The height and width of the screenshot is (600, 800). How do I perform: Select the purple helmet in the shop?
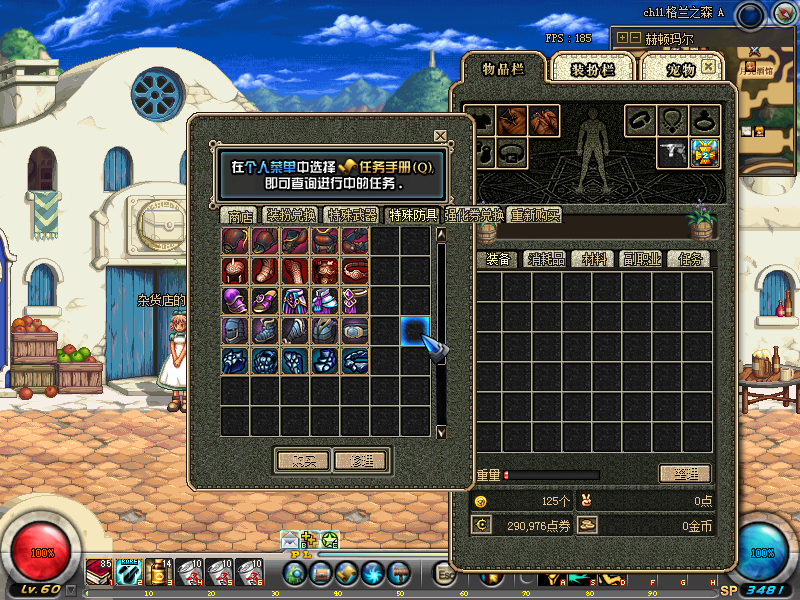236,300
